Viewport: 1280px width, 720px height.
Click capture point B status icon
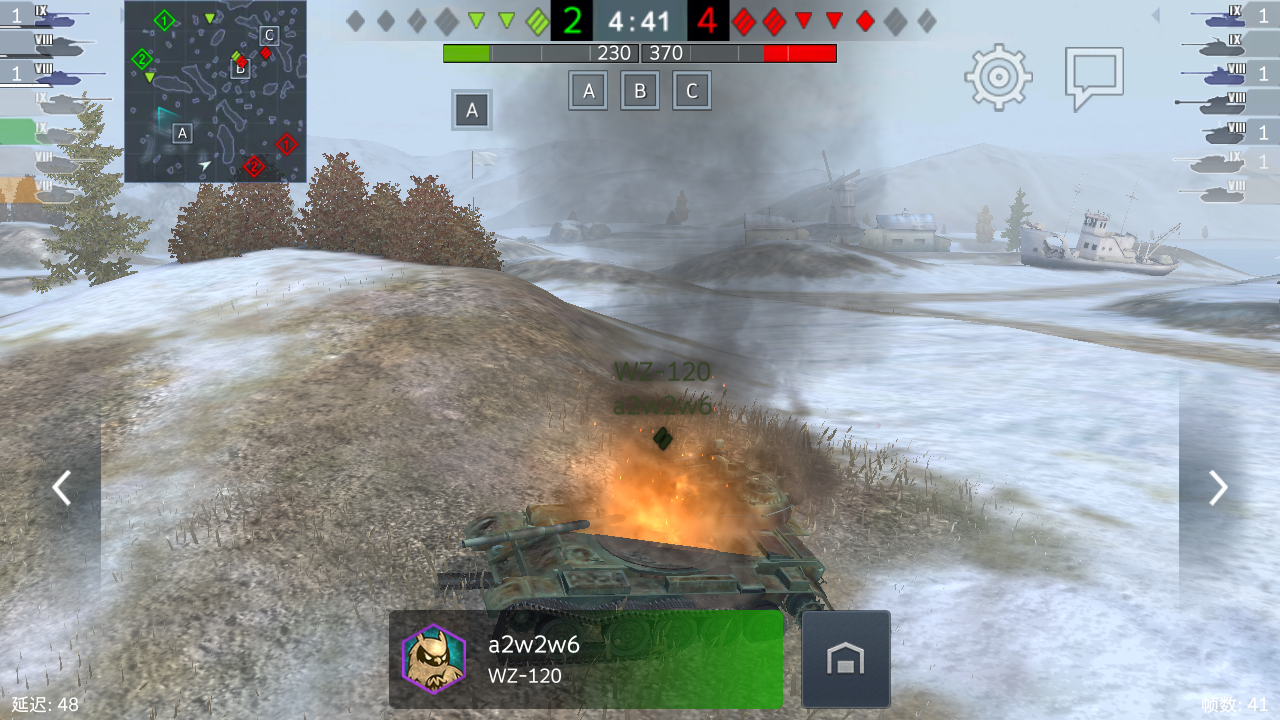(640, 90)
